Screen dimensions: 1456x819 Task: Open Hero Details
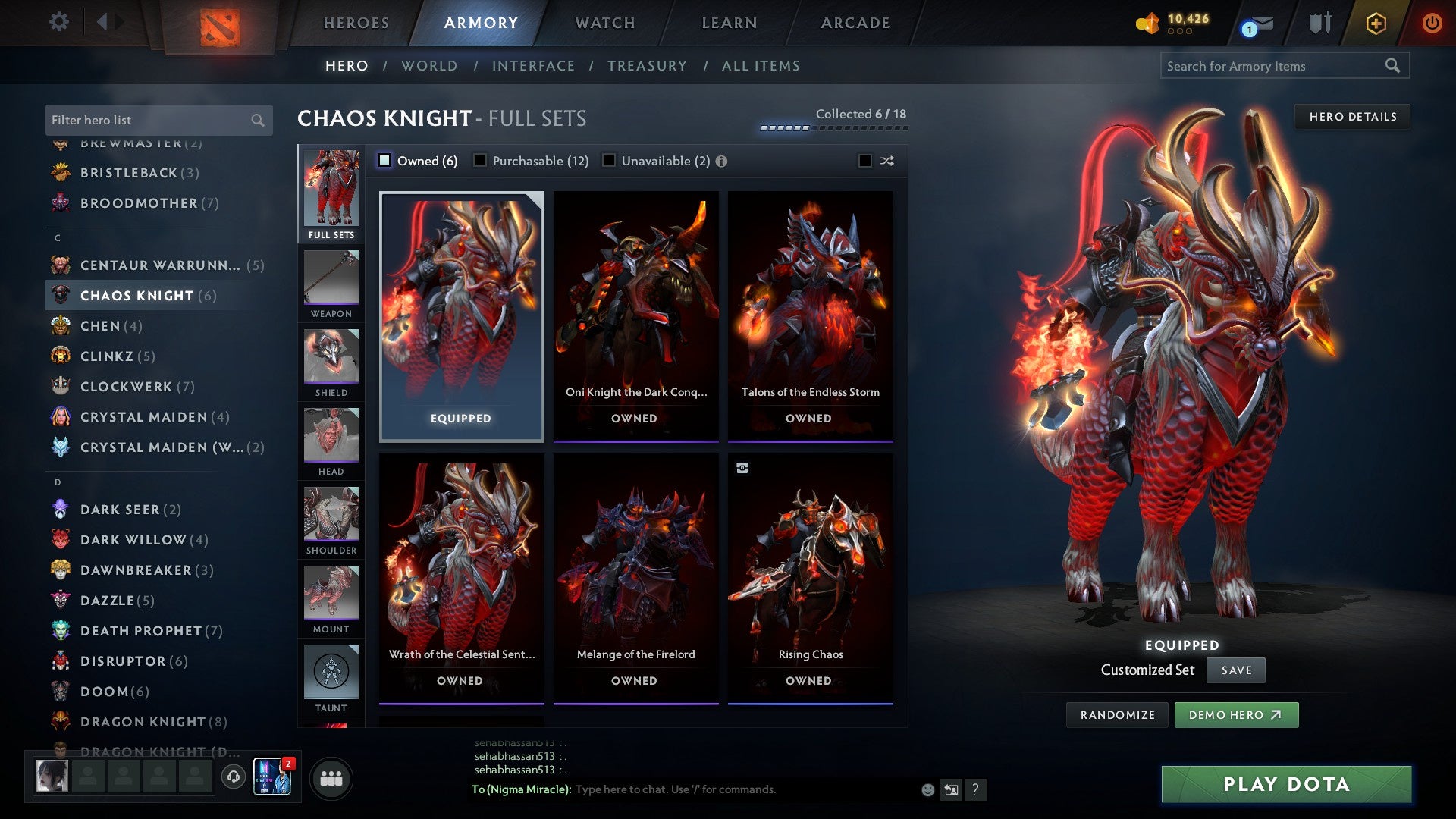coord(1352,117)
